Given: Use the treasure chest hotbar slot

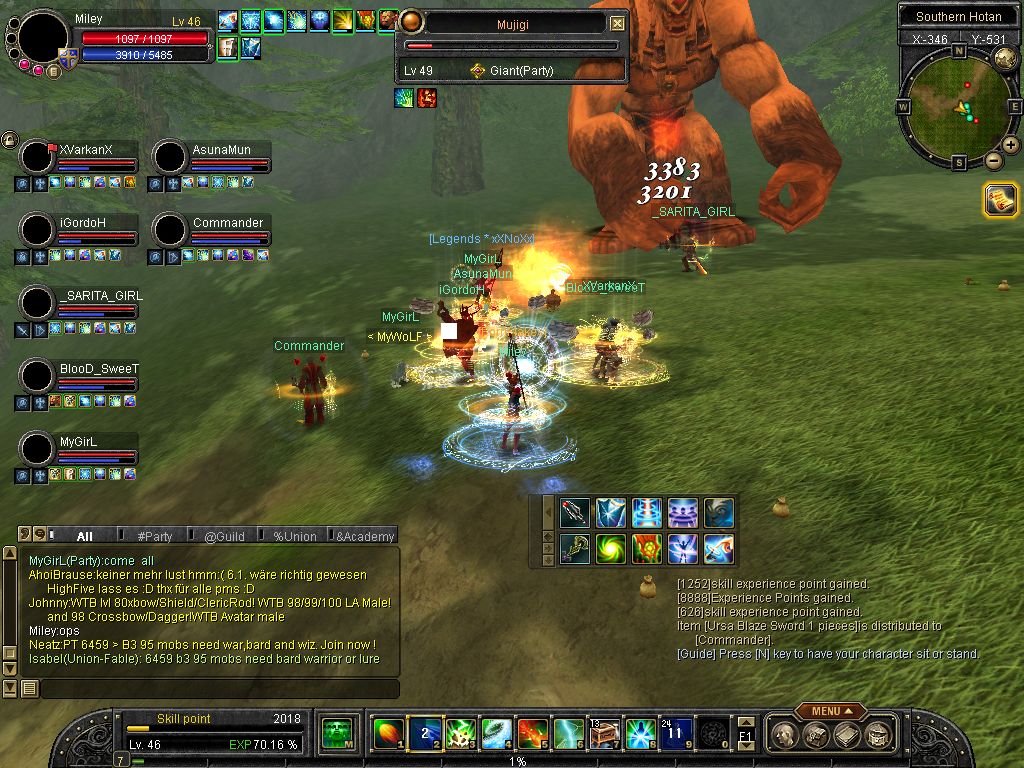Looking at the screenshot, I should pyautogui.click(x=604, y=735).
